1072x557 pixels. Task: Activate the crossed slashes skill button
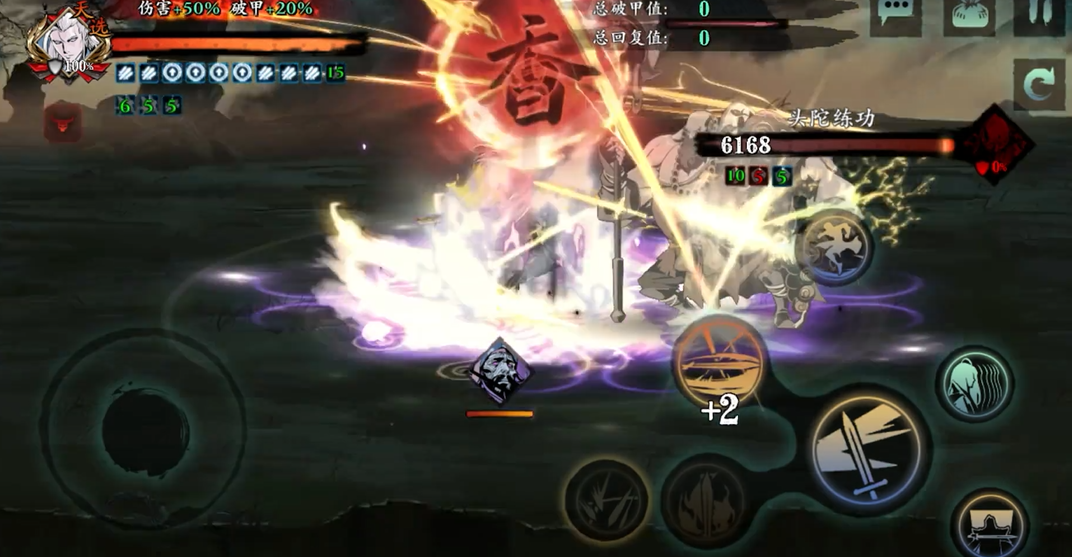pos(606,502)
